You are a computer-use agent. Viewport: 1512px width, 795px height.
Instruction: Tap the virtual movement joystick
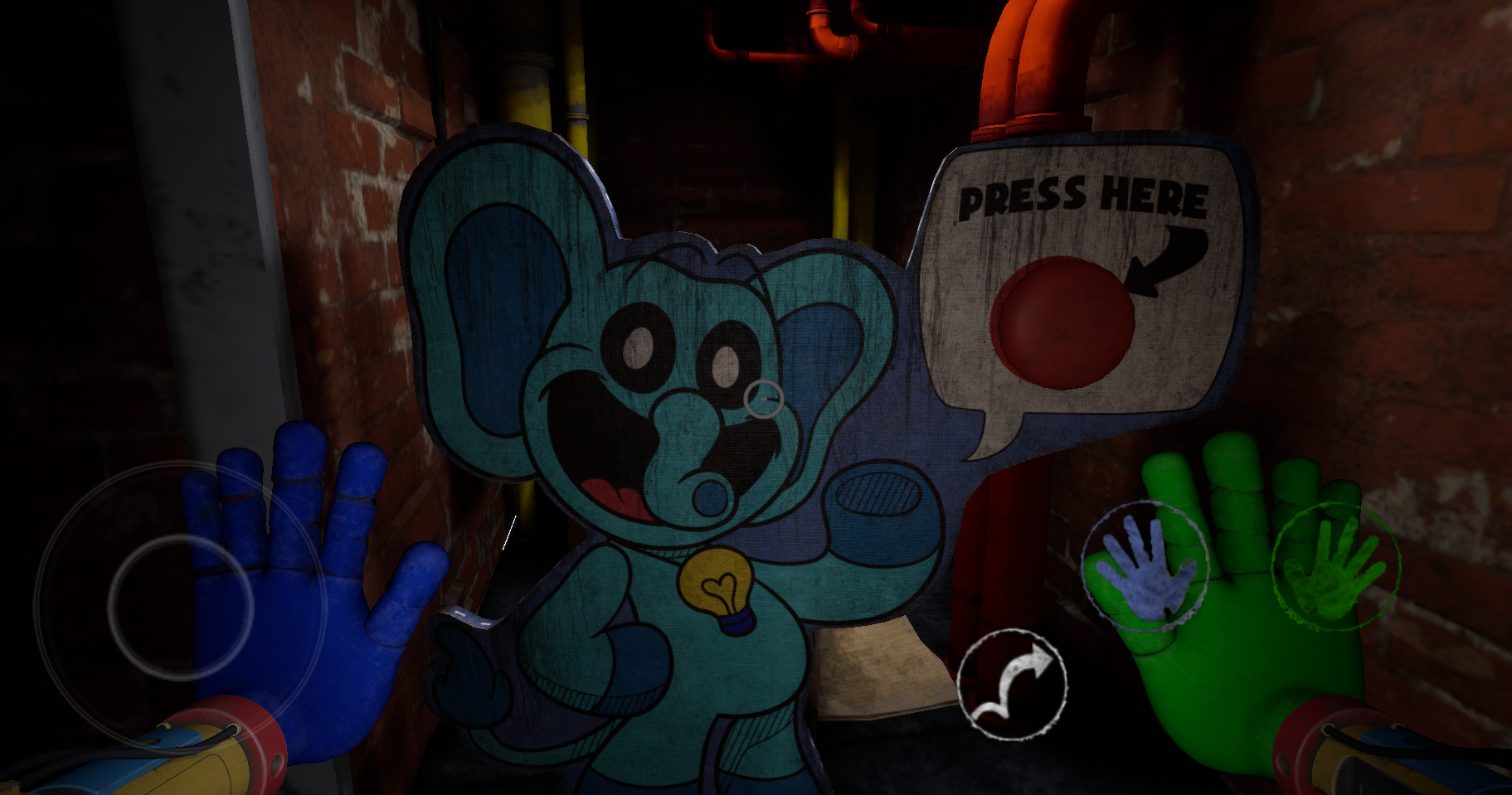click(x=180, y=606)
